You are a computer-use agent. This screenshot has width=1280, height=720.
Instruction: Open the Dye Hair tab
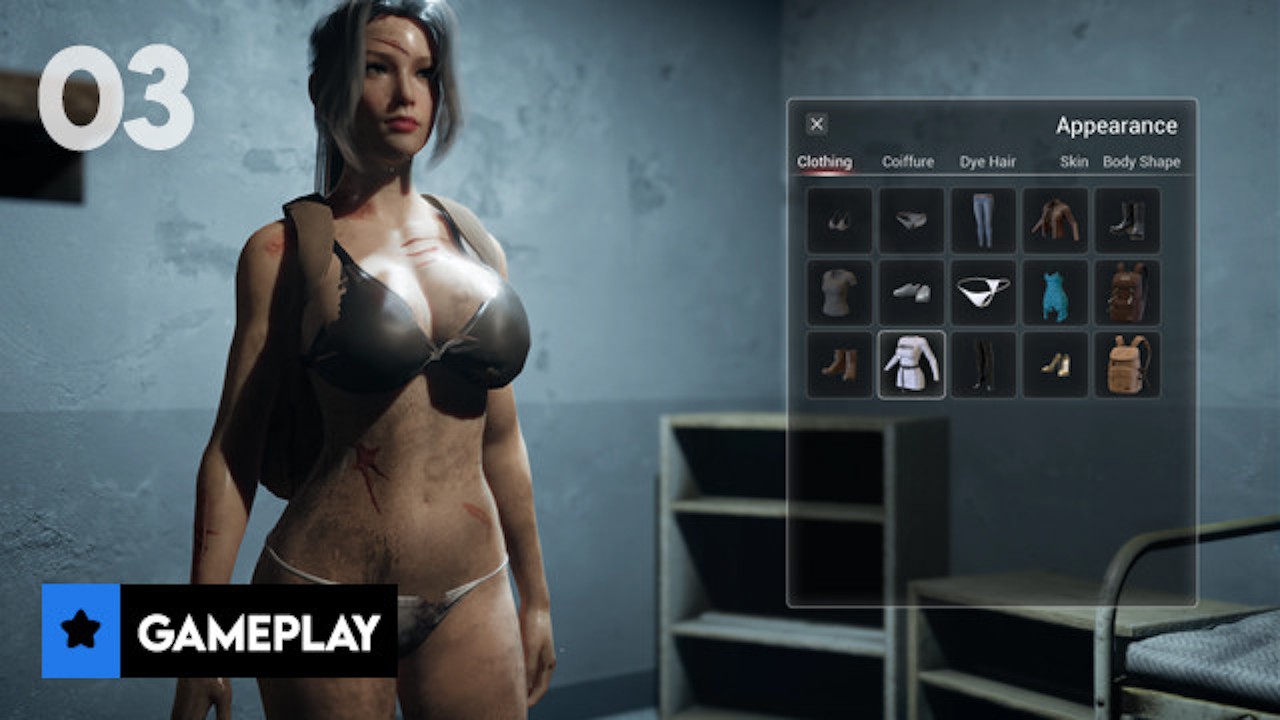tap(986, 161)
